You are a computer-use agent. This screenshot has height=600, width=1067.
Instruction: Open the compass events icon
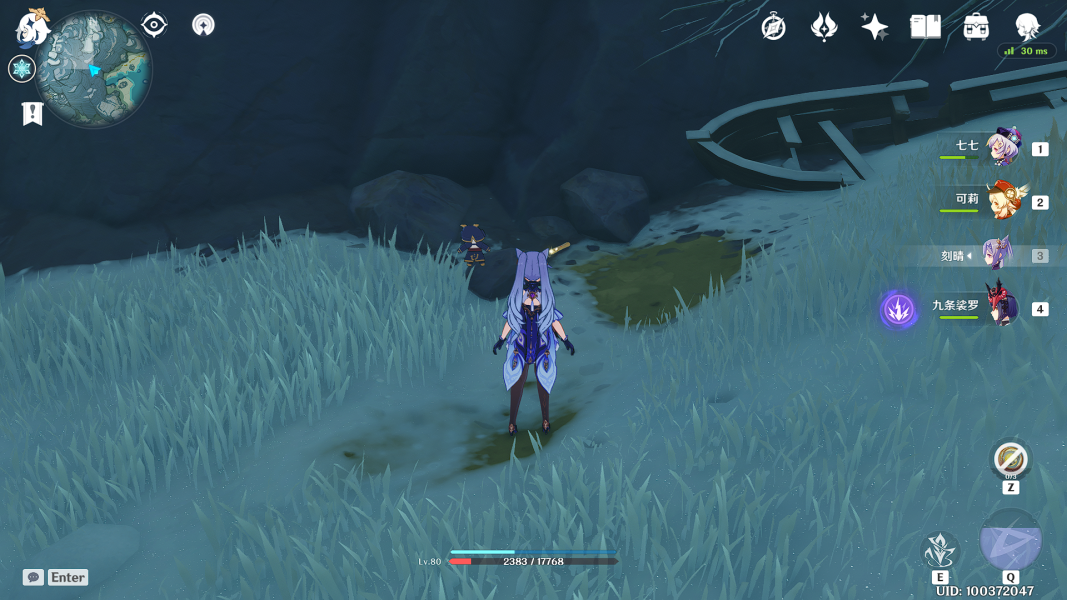click(x=773, y=27)
